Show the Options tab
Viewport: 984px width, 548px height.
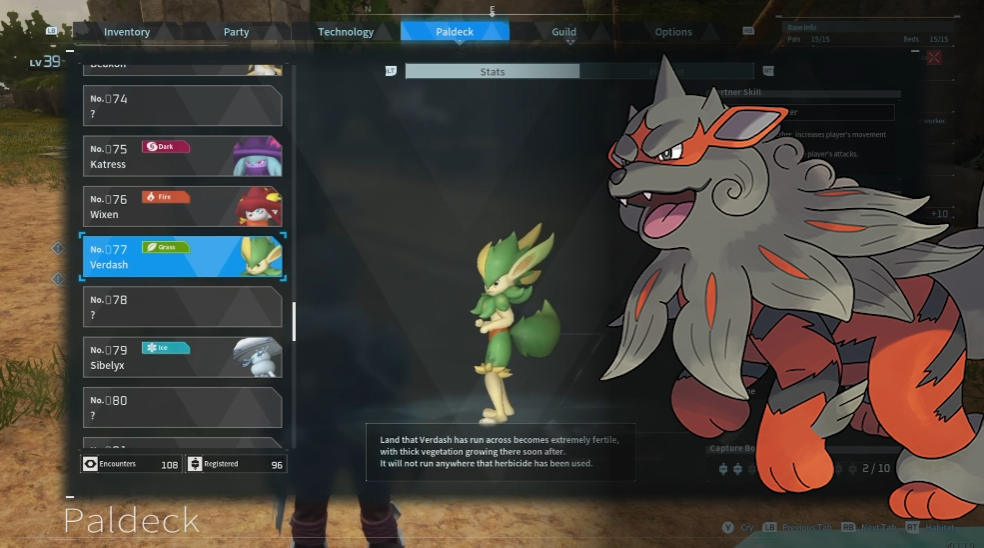673,32
